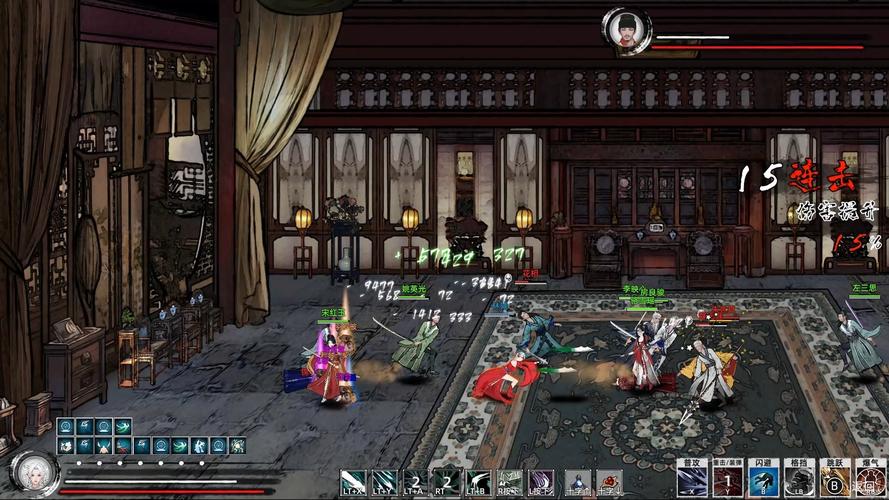This screenshot has width=889, height=500.
Task: Trigger the 爆气 burst action
Action: coord(866,481)
